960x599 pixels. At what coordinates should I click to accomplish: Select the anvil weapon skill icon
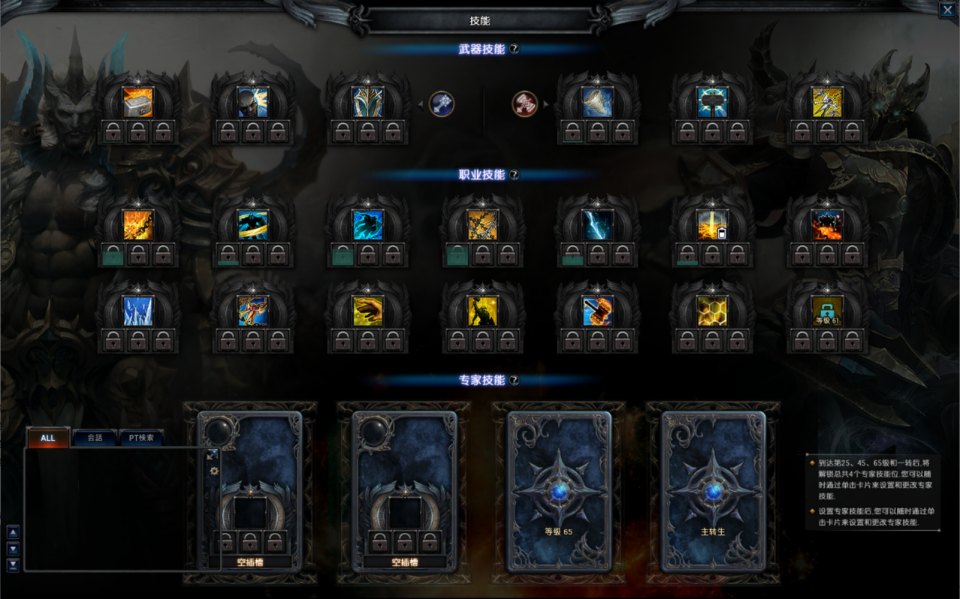click(x=138, y=102)
